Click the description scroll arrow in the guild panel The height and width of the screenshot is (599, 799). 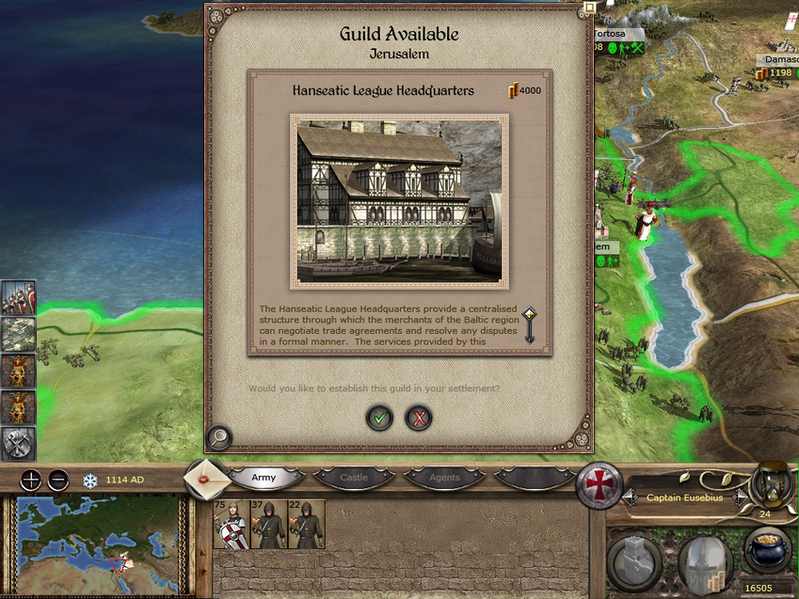(x=530, y=325)
